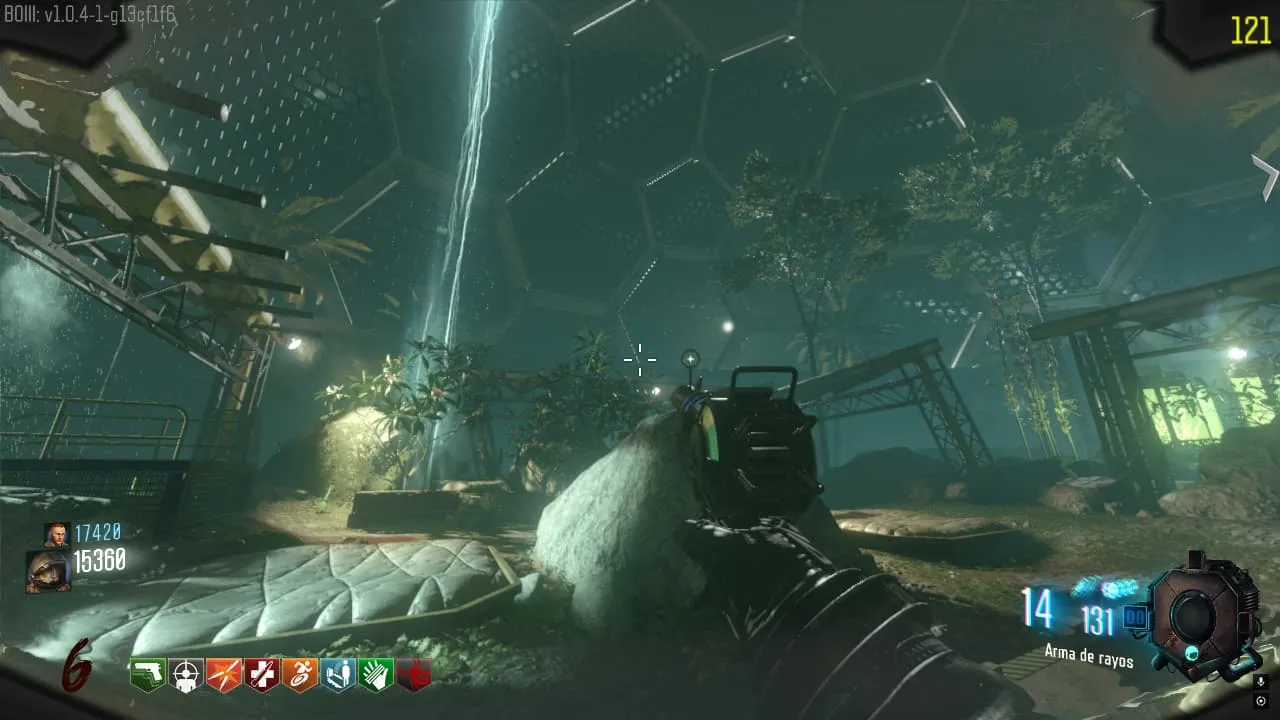Toggle the microphone overlay button
1280x720 pixels.
[1262, 682]
